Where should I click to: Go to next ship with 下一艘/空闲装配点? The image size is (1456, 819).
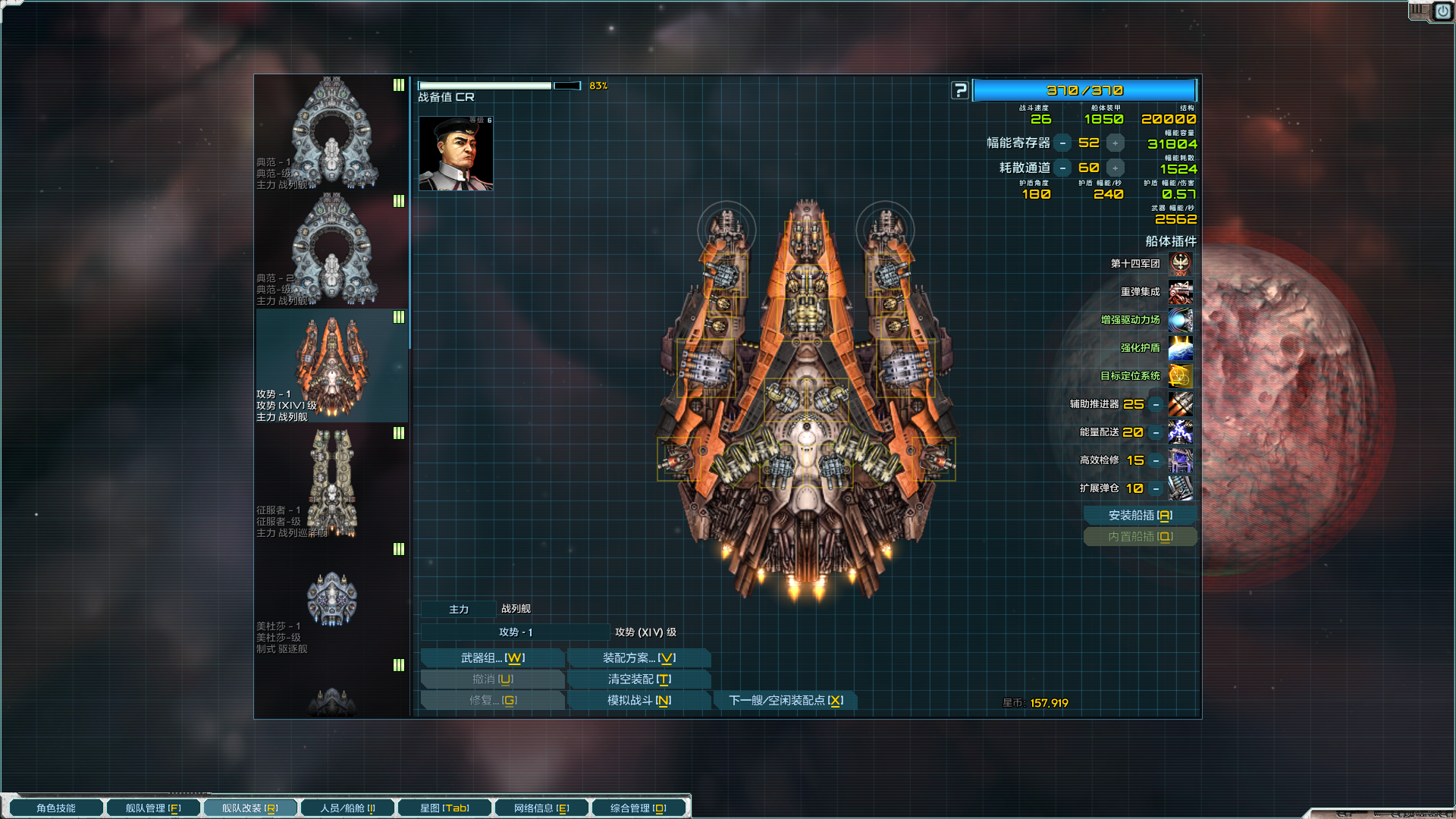coord(786,701)
